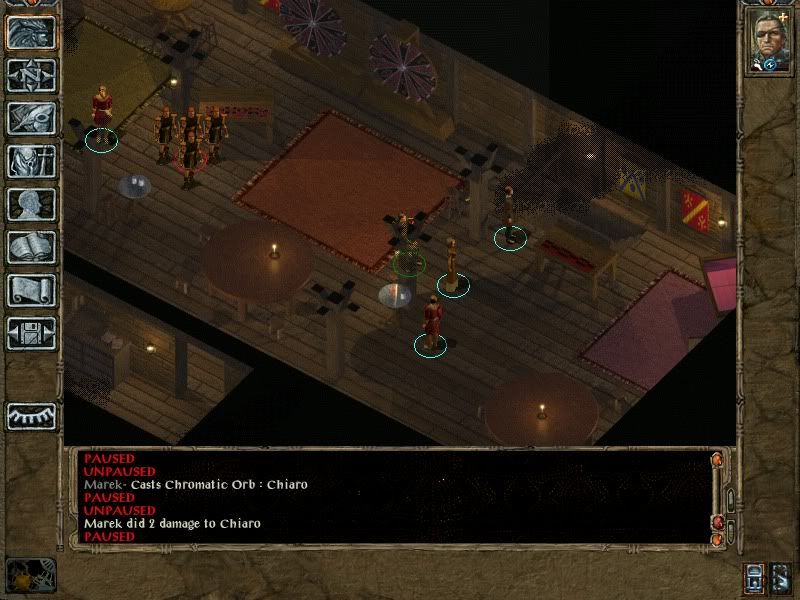The height and width of the screenshot is (600, 800).
Task: Click the message log text window
Action: pos(390,497)
